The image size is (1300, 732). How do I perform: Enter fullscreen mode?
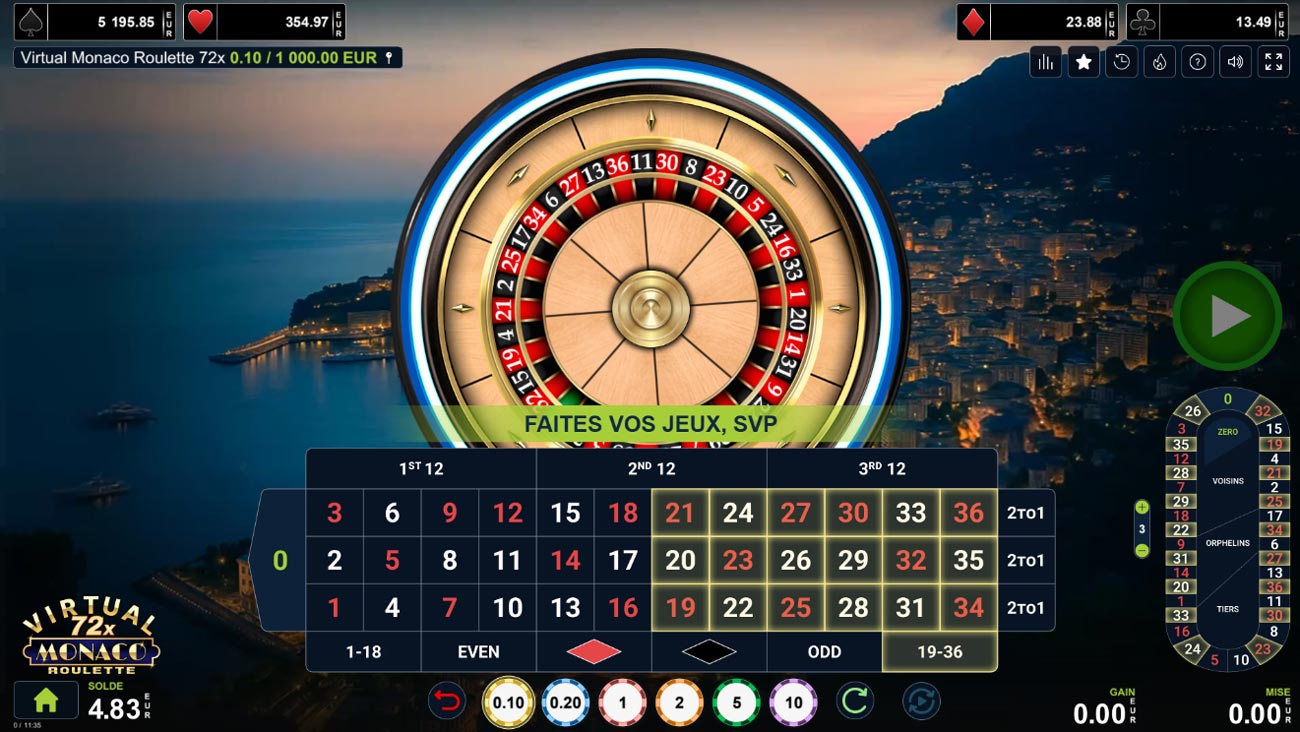(1274, 62)
